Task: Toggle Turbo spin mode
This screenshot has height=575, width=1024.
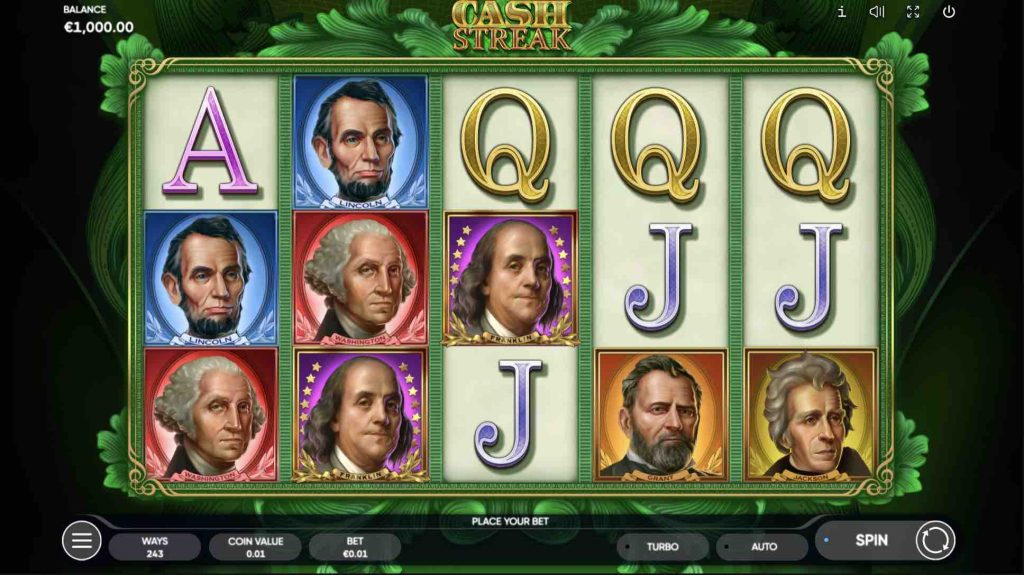Action: 662,547
